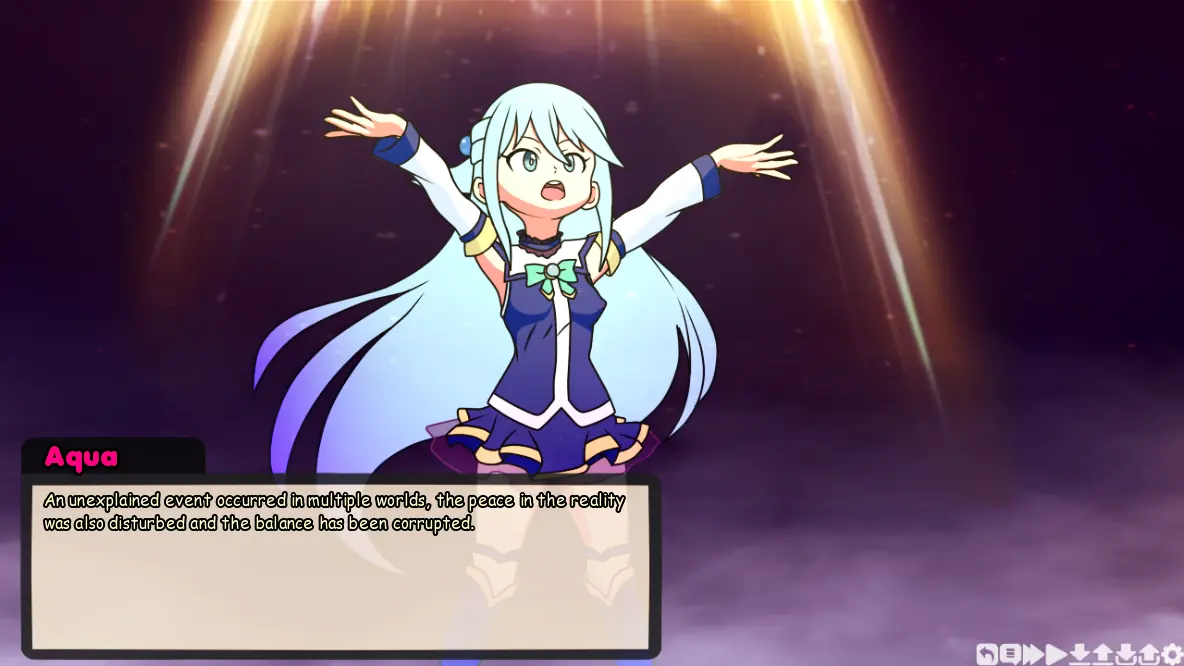
Task: Click the rollback curved-arrow icon
Action: tap(986, 654)
